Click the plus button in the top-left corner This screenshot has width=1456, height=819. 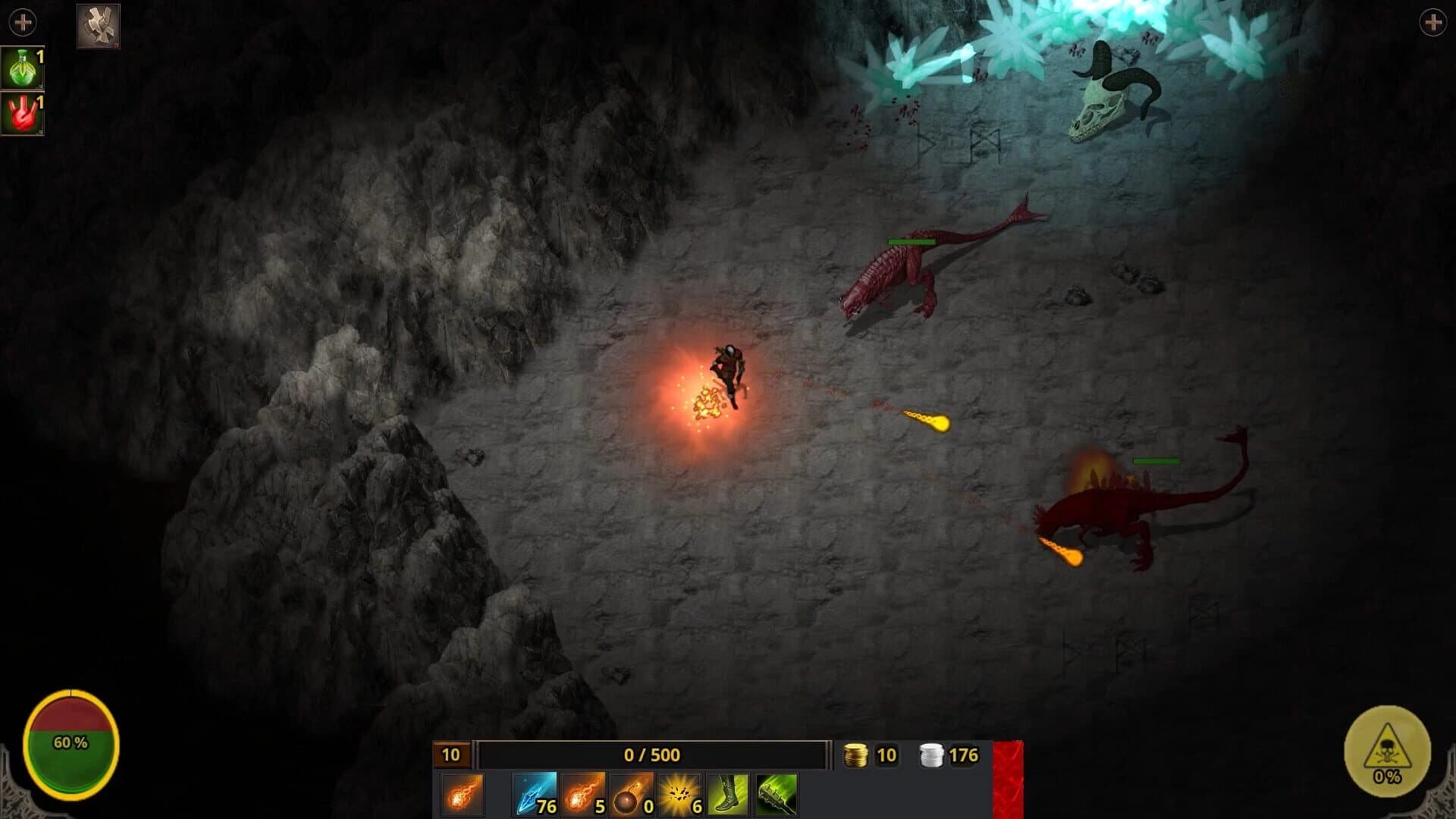[x=21, y=21]
